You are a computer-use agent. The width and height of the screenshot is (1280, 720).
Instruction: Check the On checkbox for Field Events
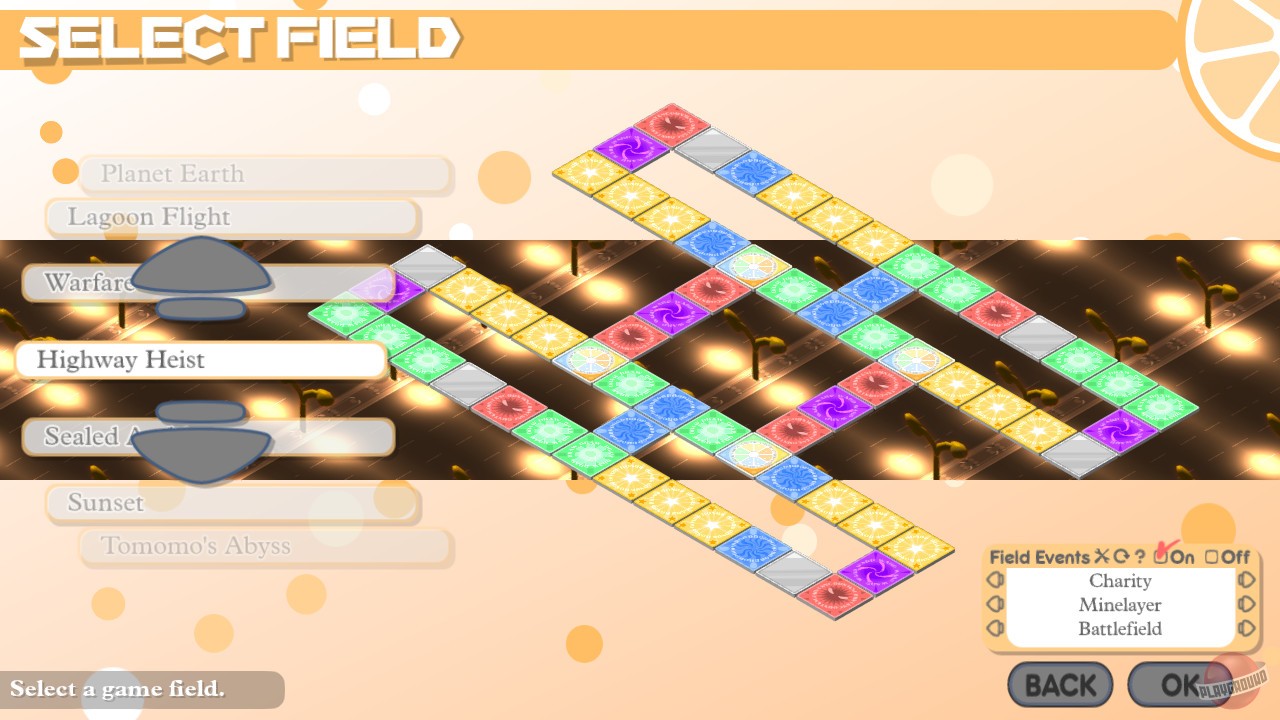[1160, 558]
